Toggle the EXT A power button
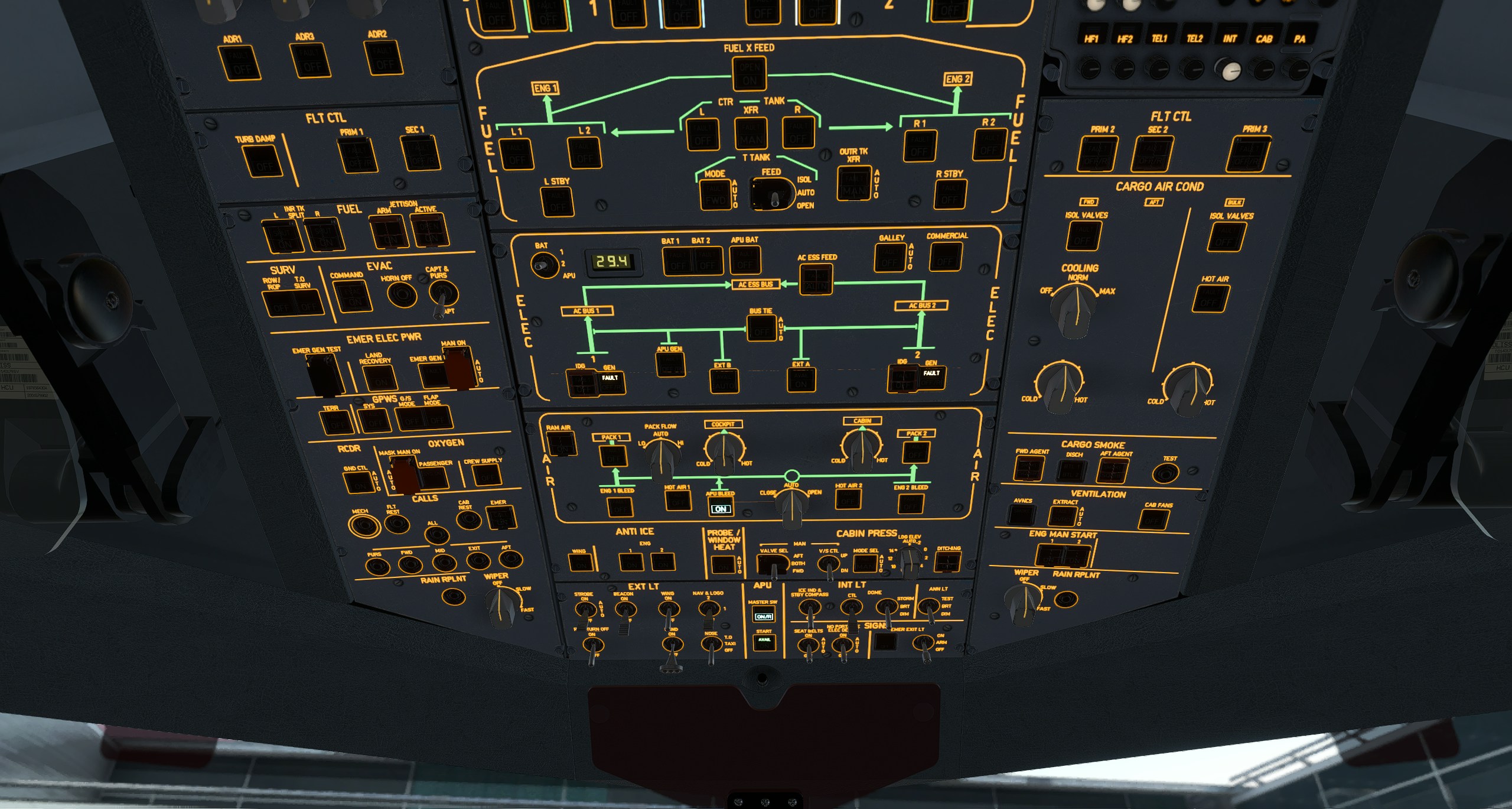Image resolution: width=1512 pixels, height=809 pixels. 801,380
